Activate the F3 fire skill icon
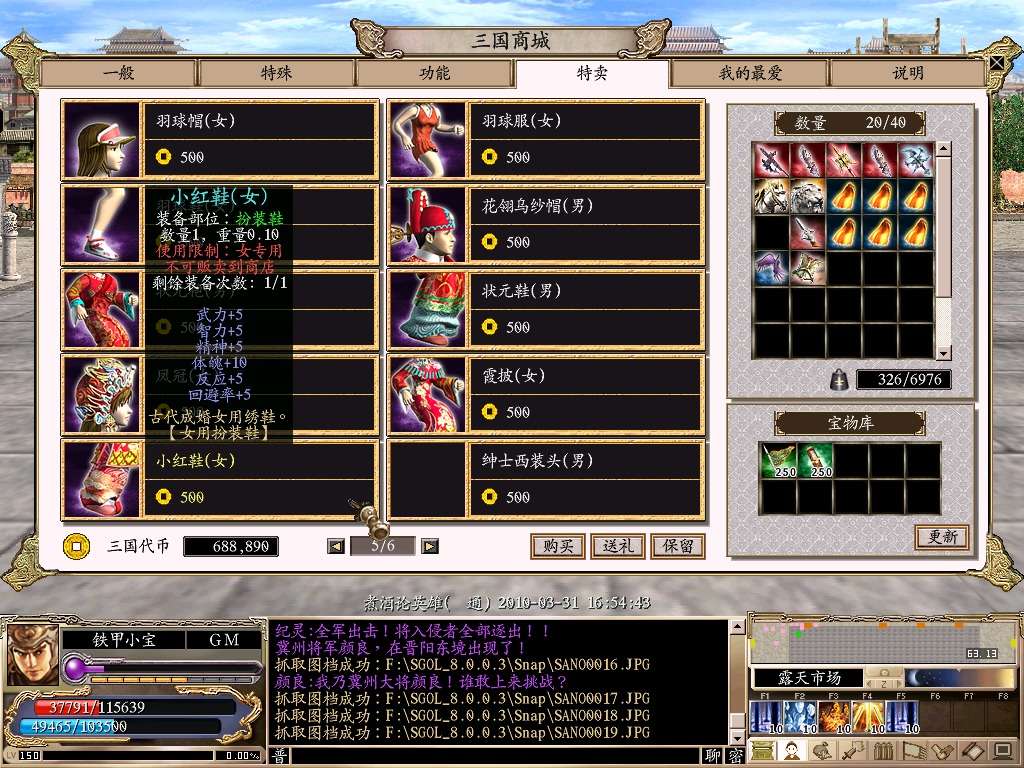The image size is (1024, 768). point(833,716)
